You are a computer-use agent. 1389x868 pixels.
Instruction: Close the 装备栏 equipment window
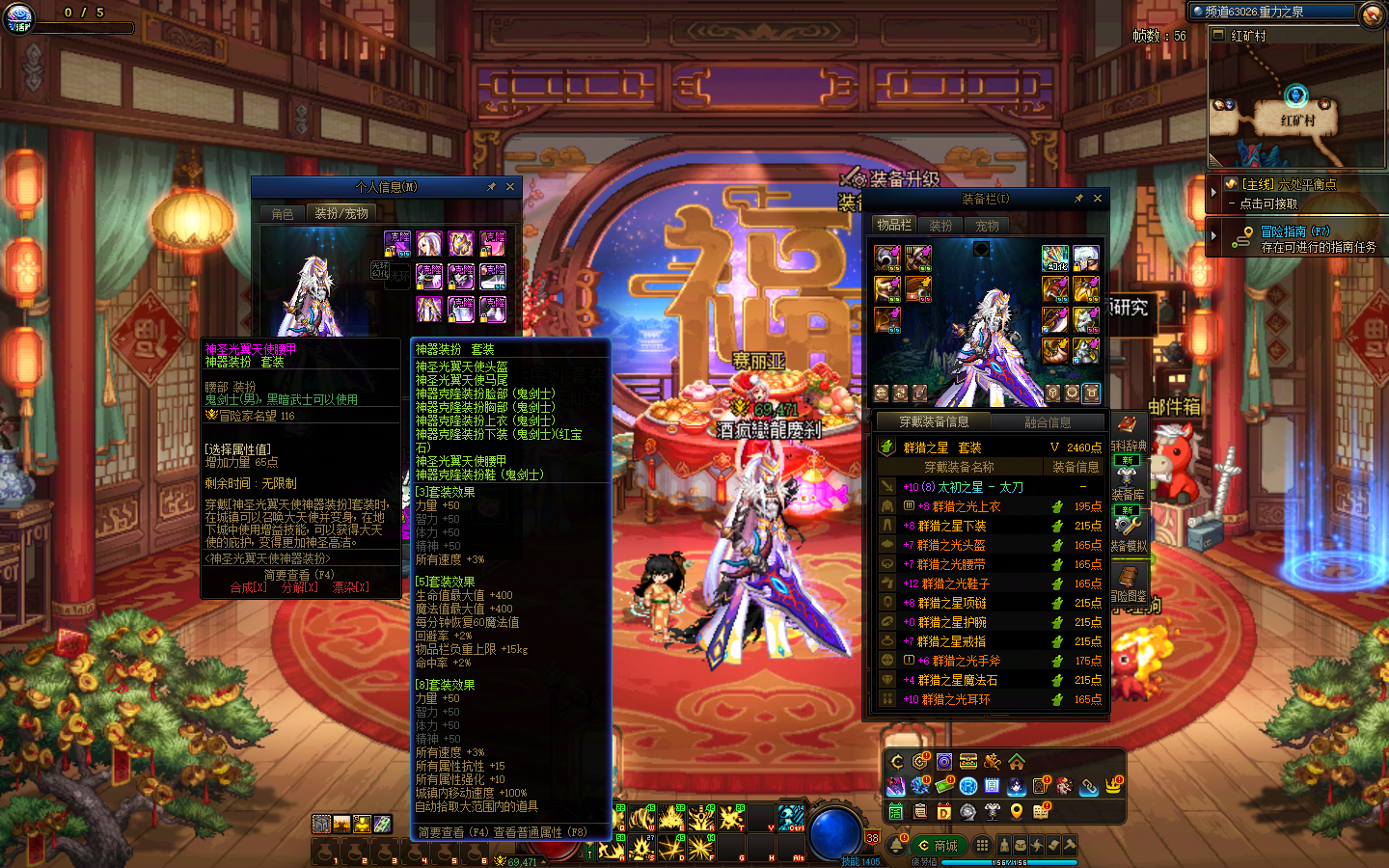[x=1097, y=199]
